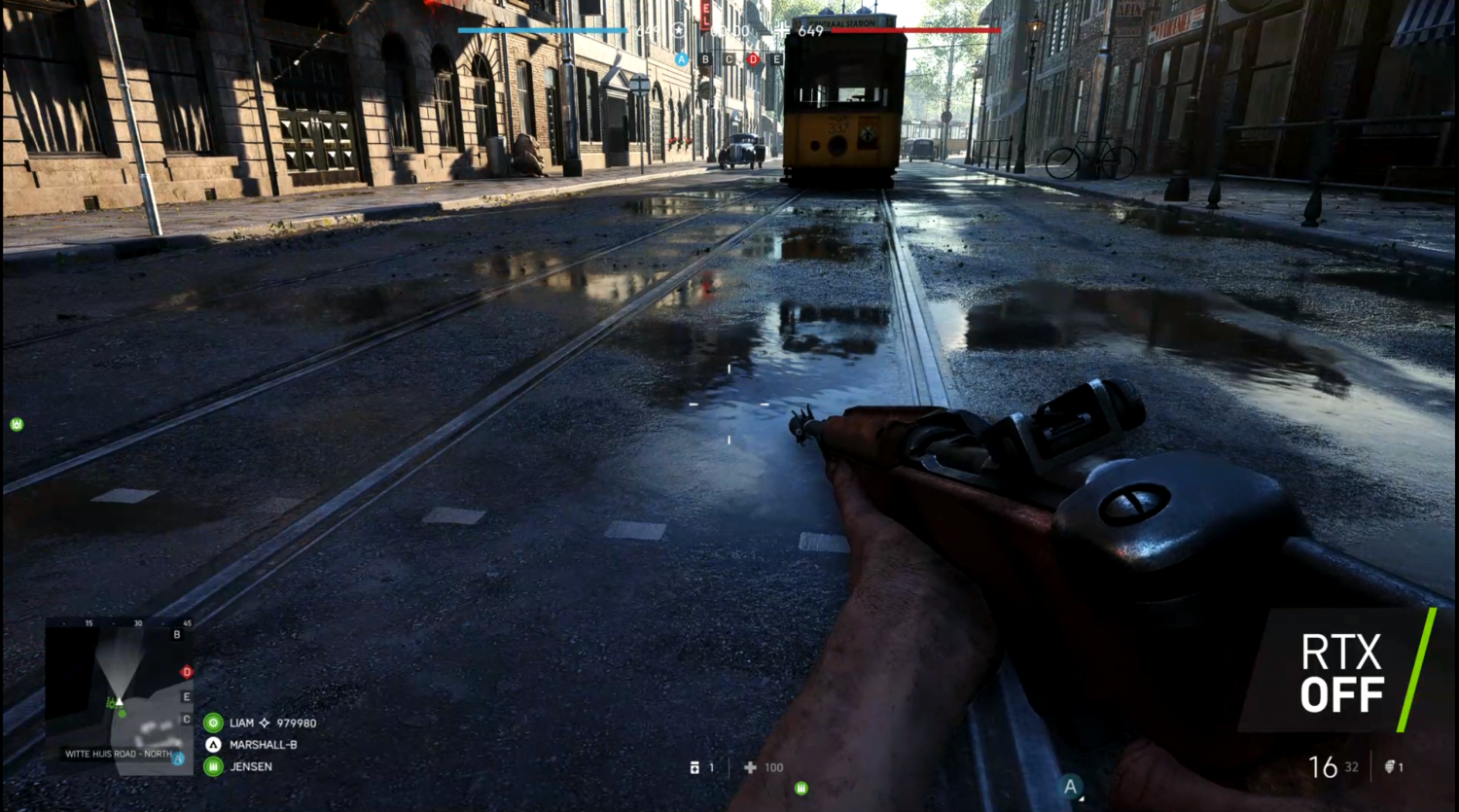
Task: Select squad member MARSHALL-B
Action: (x=263, y=745)
